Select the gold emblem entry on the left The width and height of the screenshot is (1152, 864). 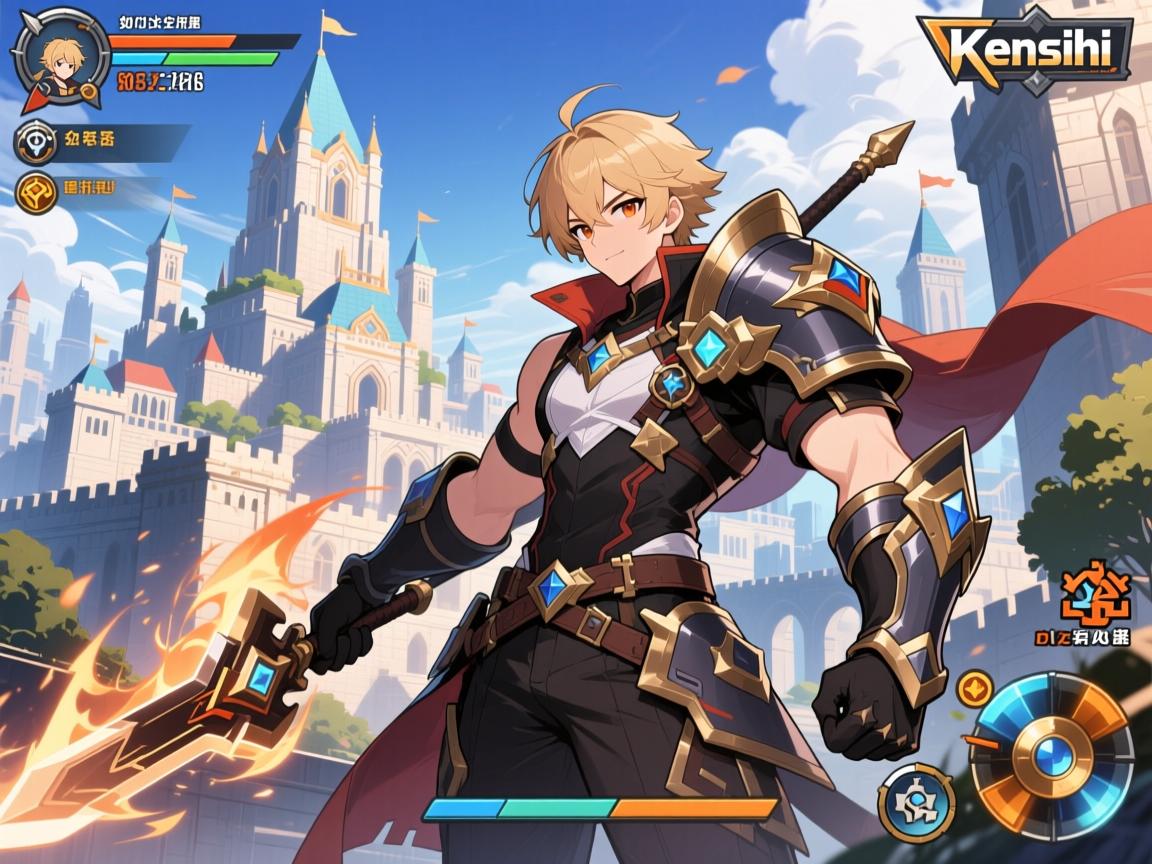point(36,193)
